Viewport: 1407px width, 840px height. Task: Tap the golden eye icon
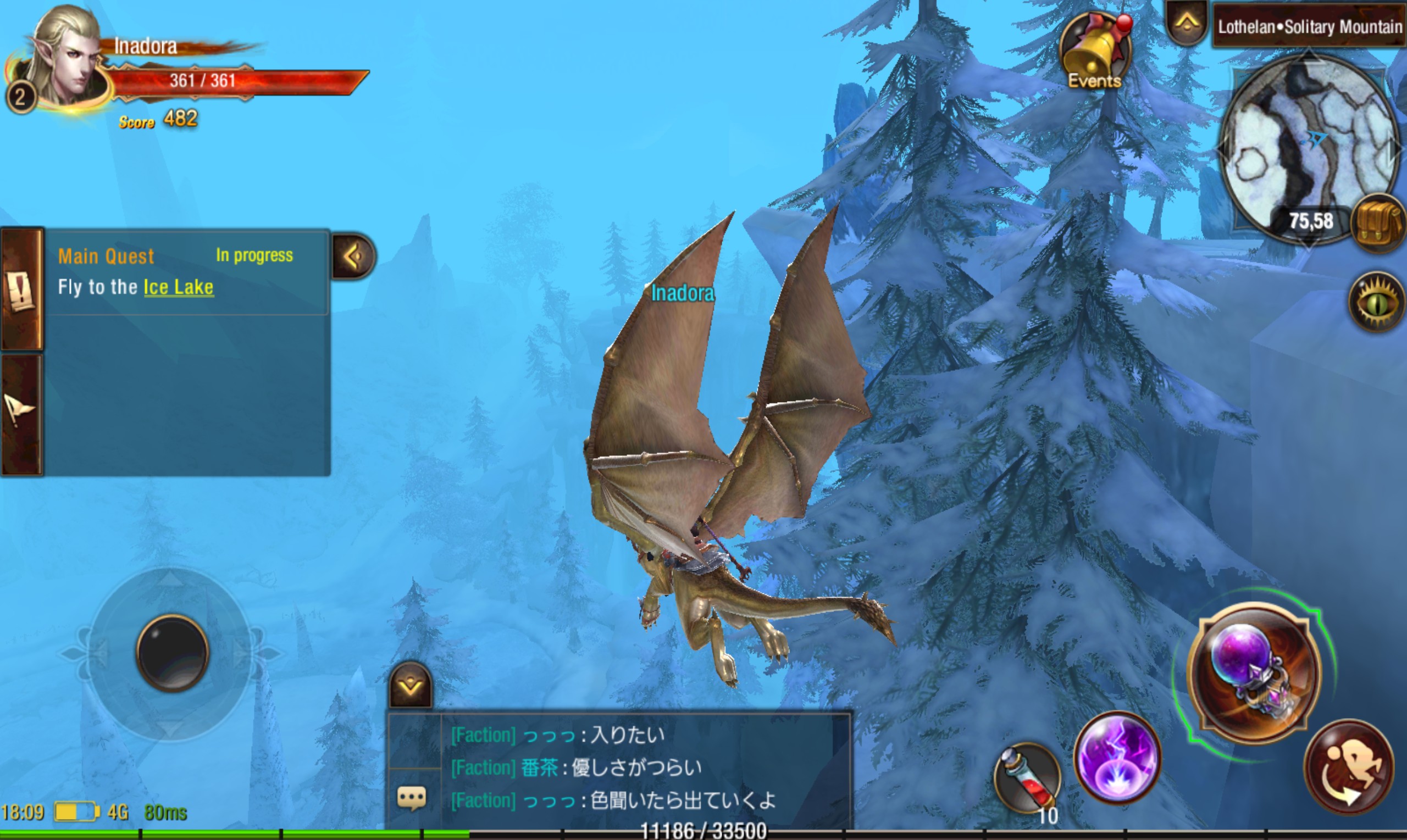coord(1377,302)
